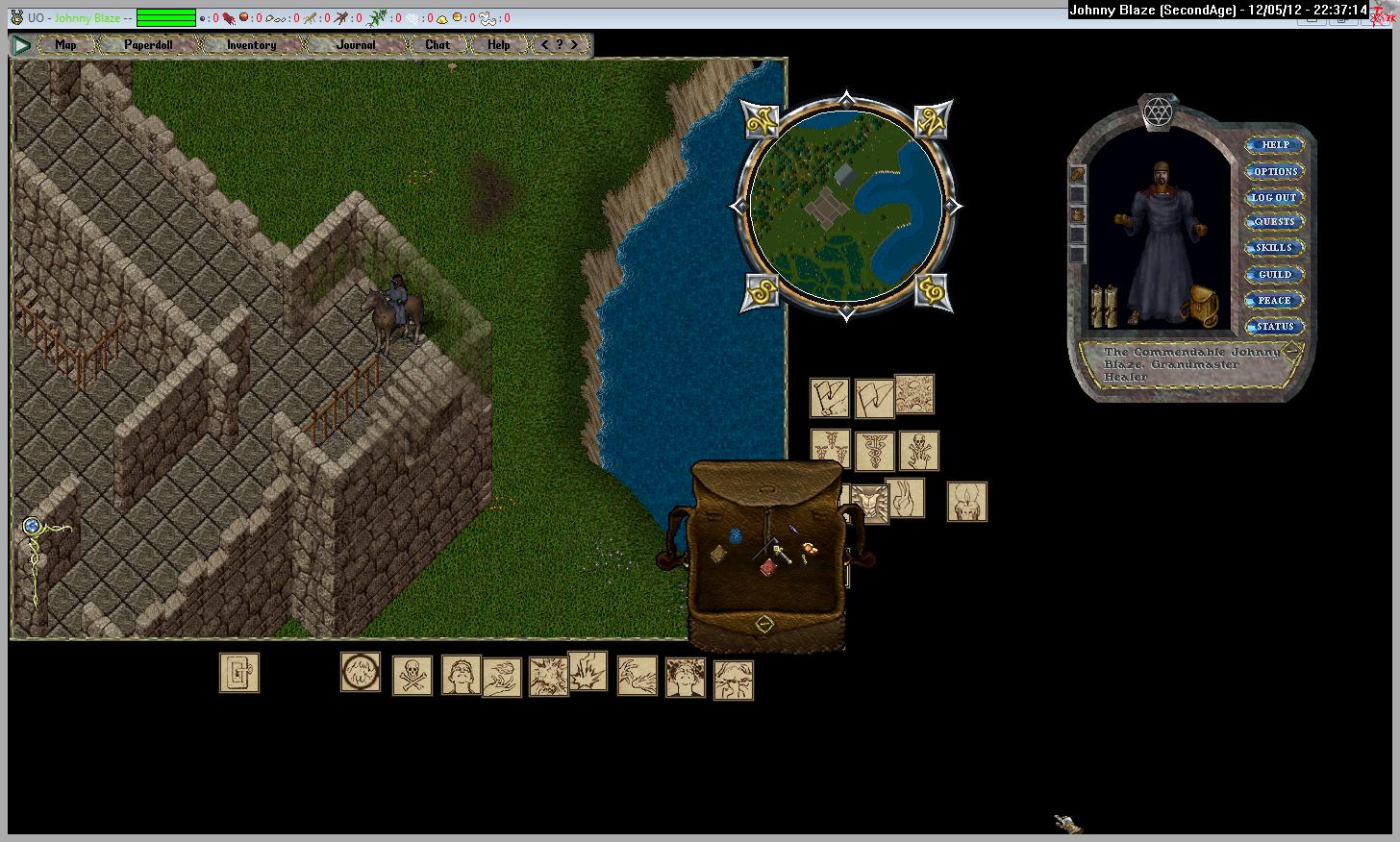1400x842 pixels.
Task: Open the Map from the top menu bar
Action: pos(65,44)
